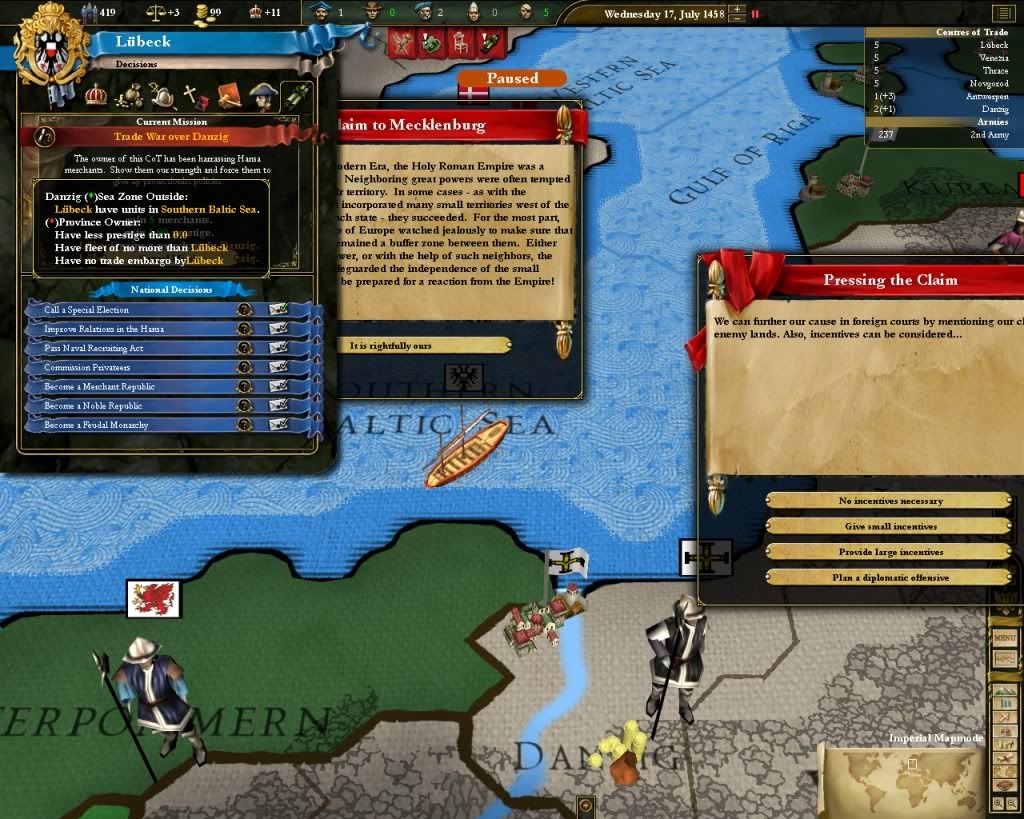
Task: Switch to the terrain mountain map mode
Action: coord(1006,690)
